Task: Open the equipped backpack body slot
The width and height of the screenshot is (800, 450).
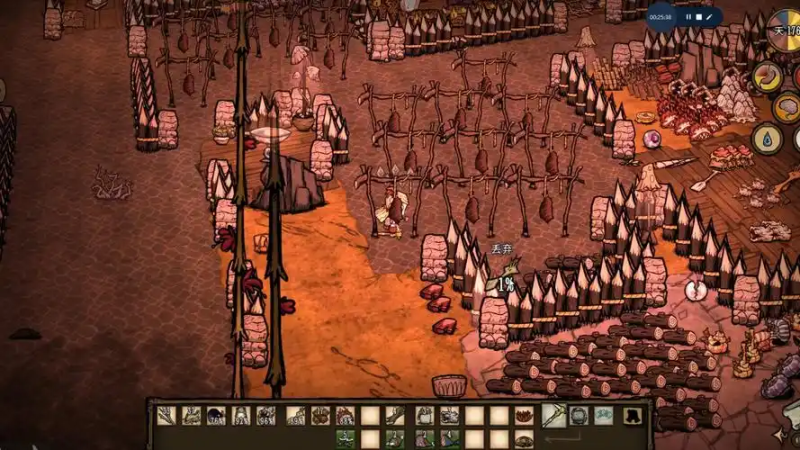Action: 578,415
